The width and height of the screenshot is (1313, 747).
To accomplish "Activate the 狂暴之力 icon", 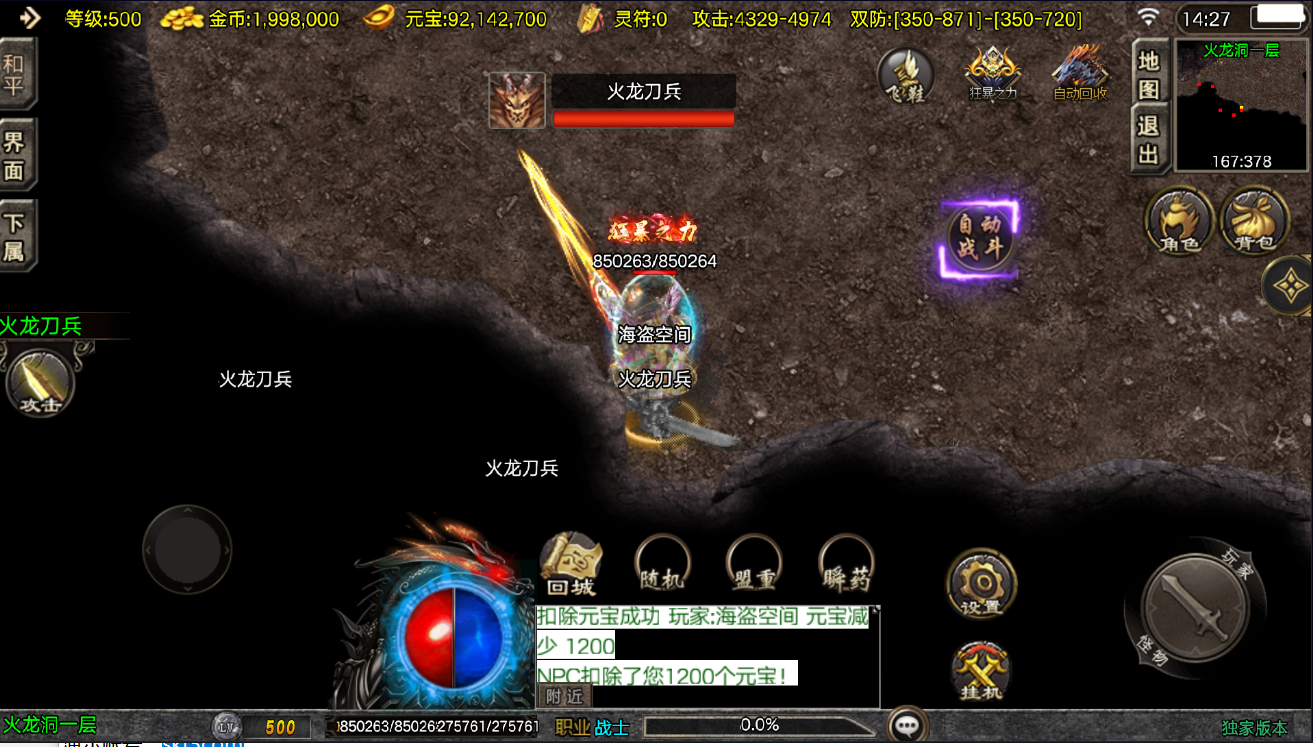I will click(x=992, y=74).
